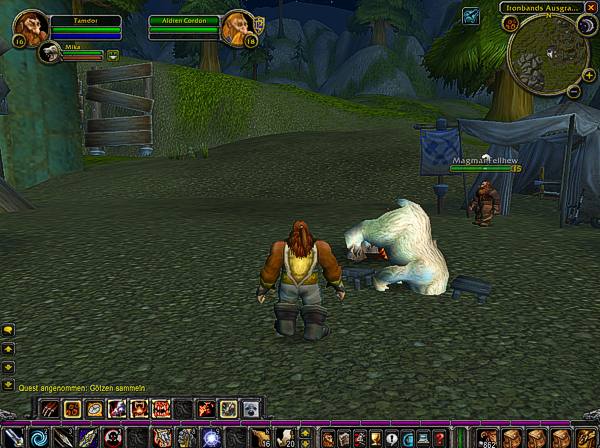
Task: Open the red question mark help menu
Action: [x=439, y=438]
